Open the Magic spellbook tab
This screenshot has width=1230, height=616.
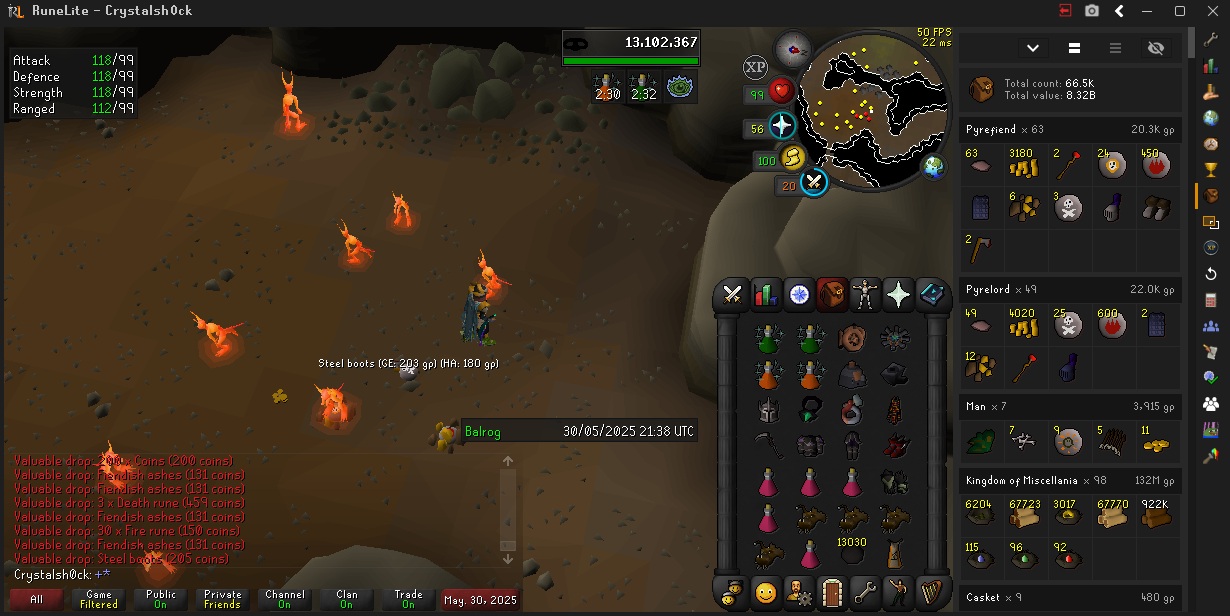[931, 295]
